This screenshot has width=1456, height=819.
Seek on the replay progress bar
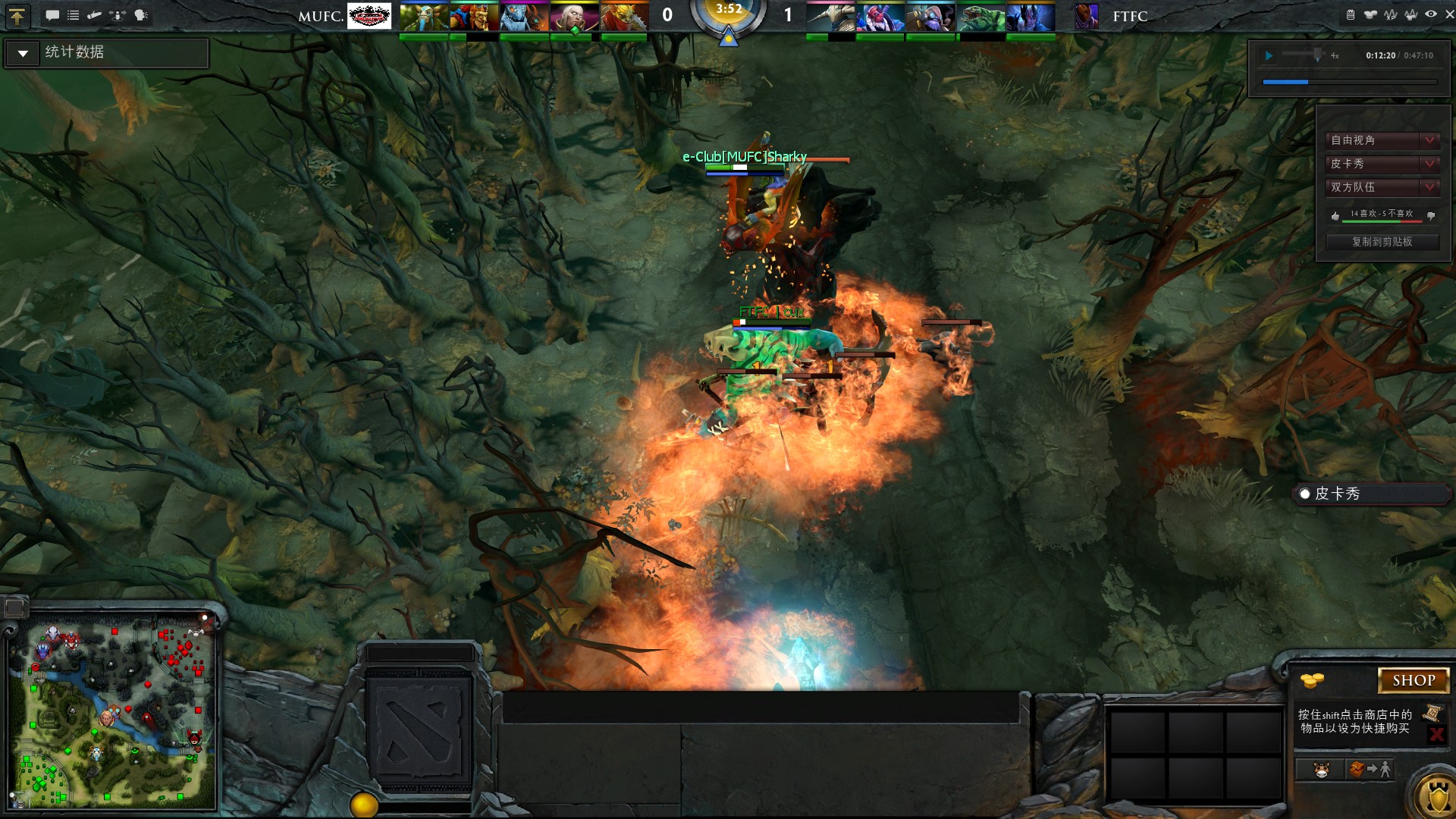(1349, 81)
